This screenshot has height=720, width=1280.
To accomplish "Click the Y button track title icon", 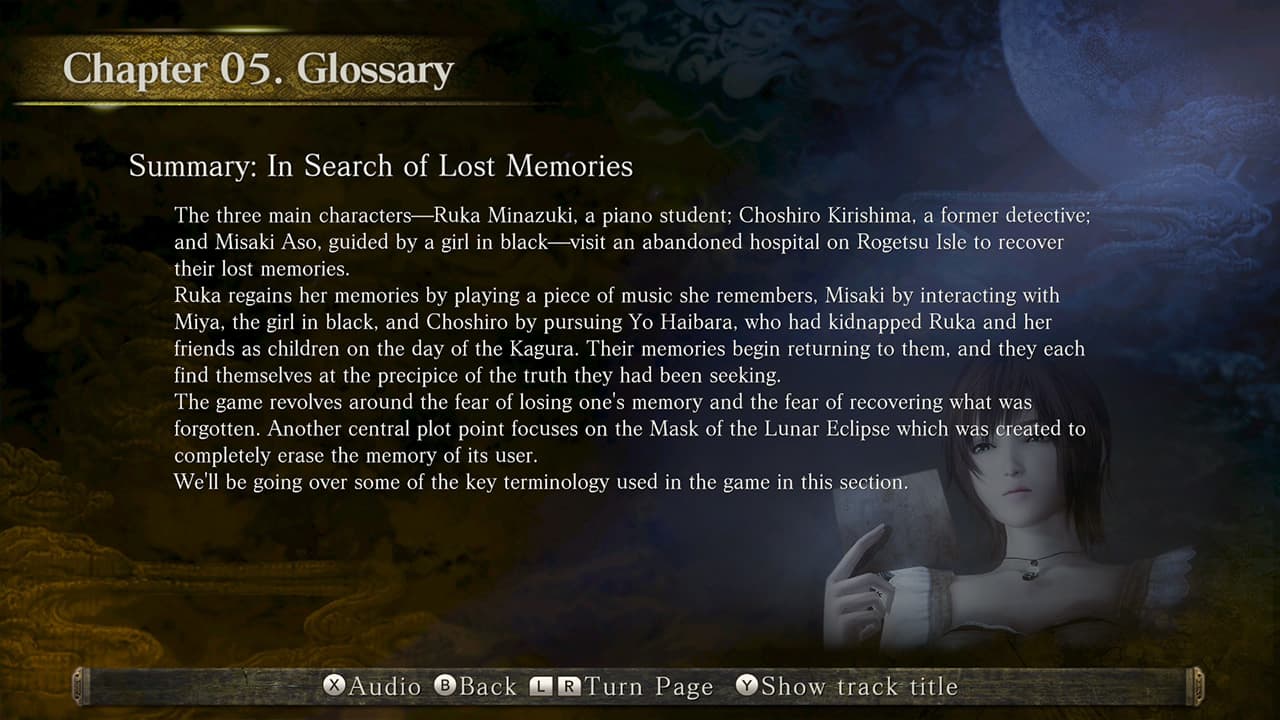I will [x=747, y=687].
